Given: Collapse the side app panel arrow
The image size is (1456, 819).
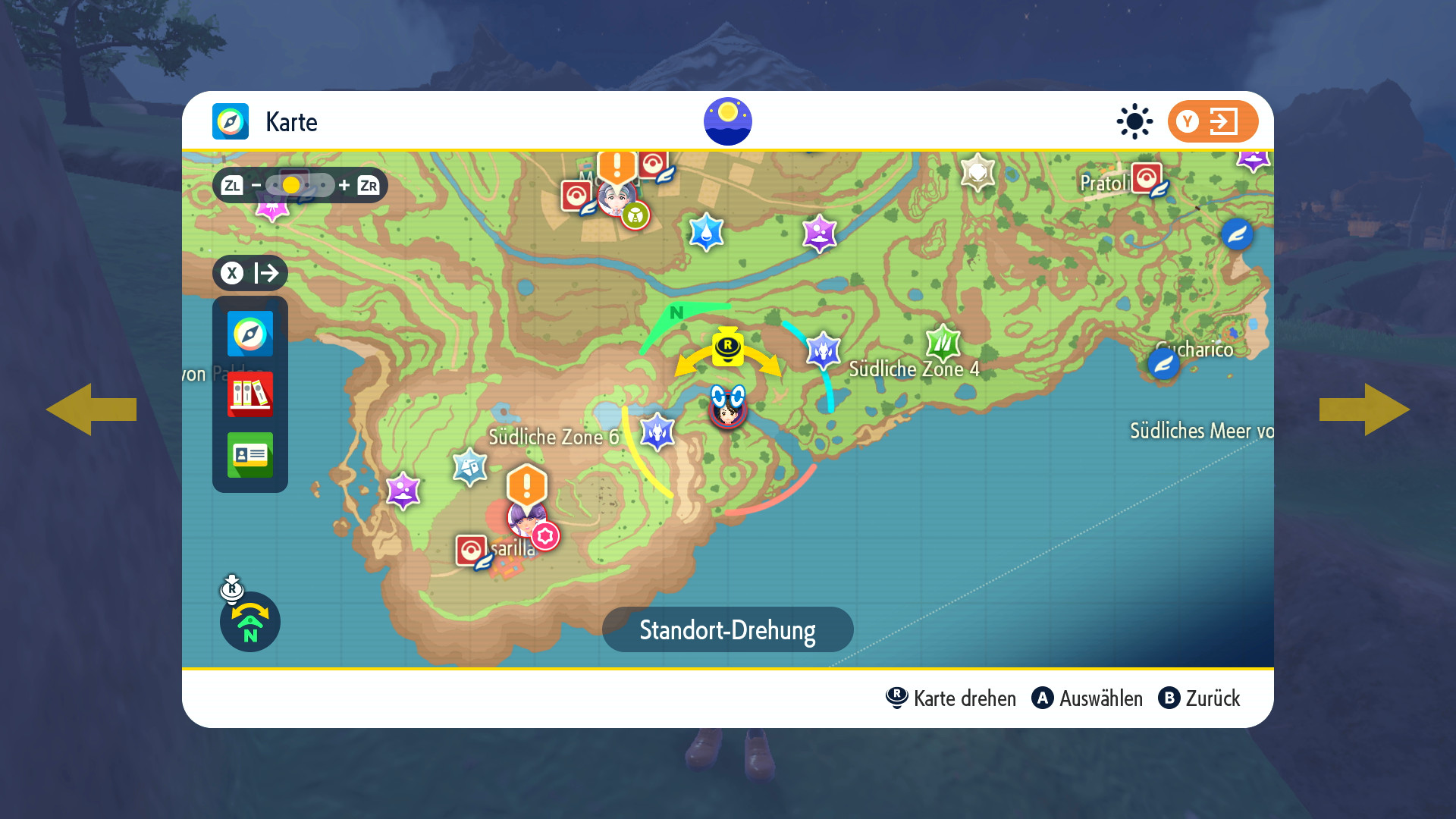Looking at the screenshot, I should (250, 273).
